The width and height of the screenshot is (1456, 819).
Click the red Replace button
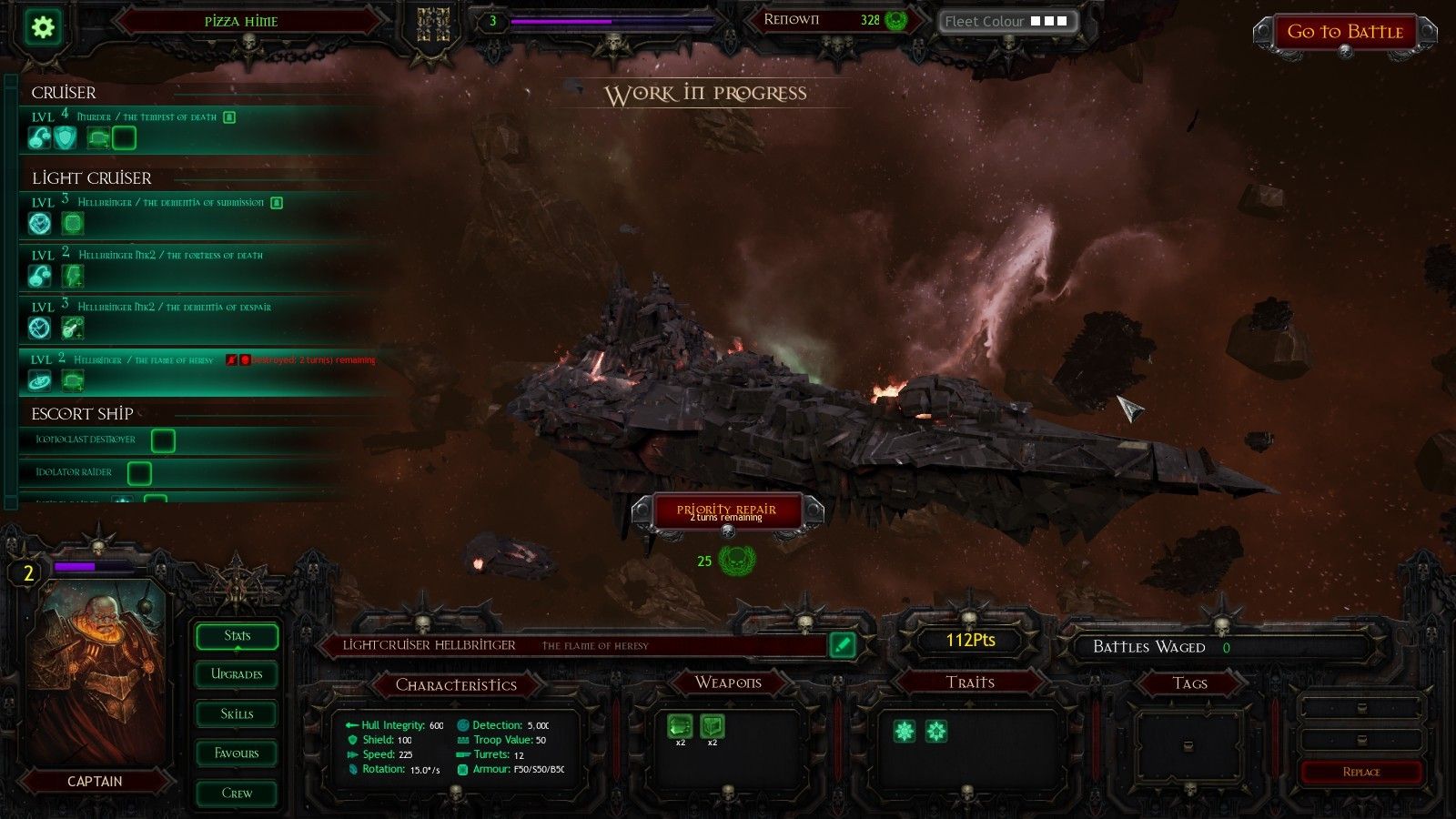[1360, 773]
